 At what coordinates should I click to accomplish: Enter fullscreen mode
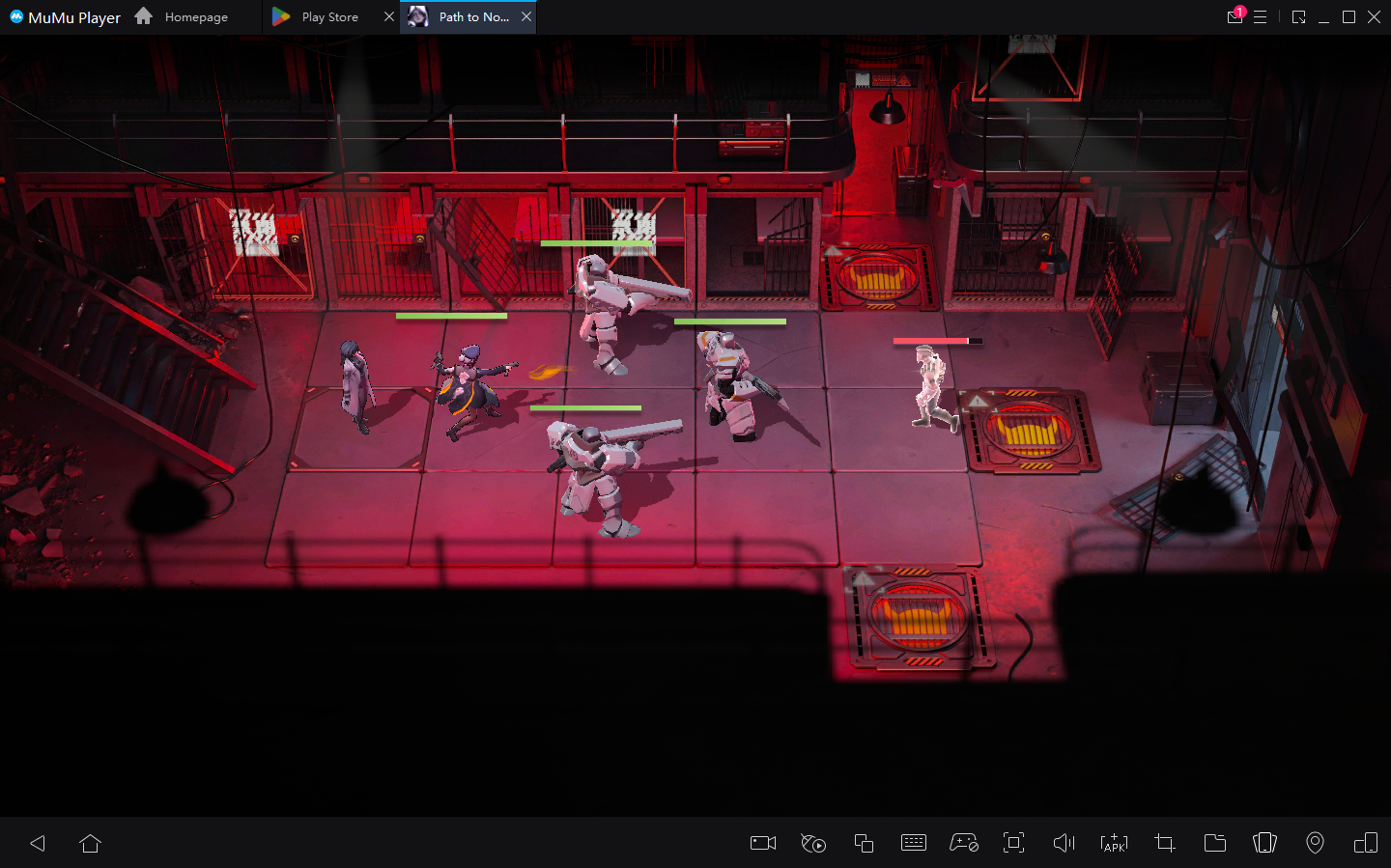1013,843
